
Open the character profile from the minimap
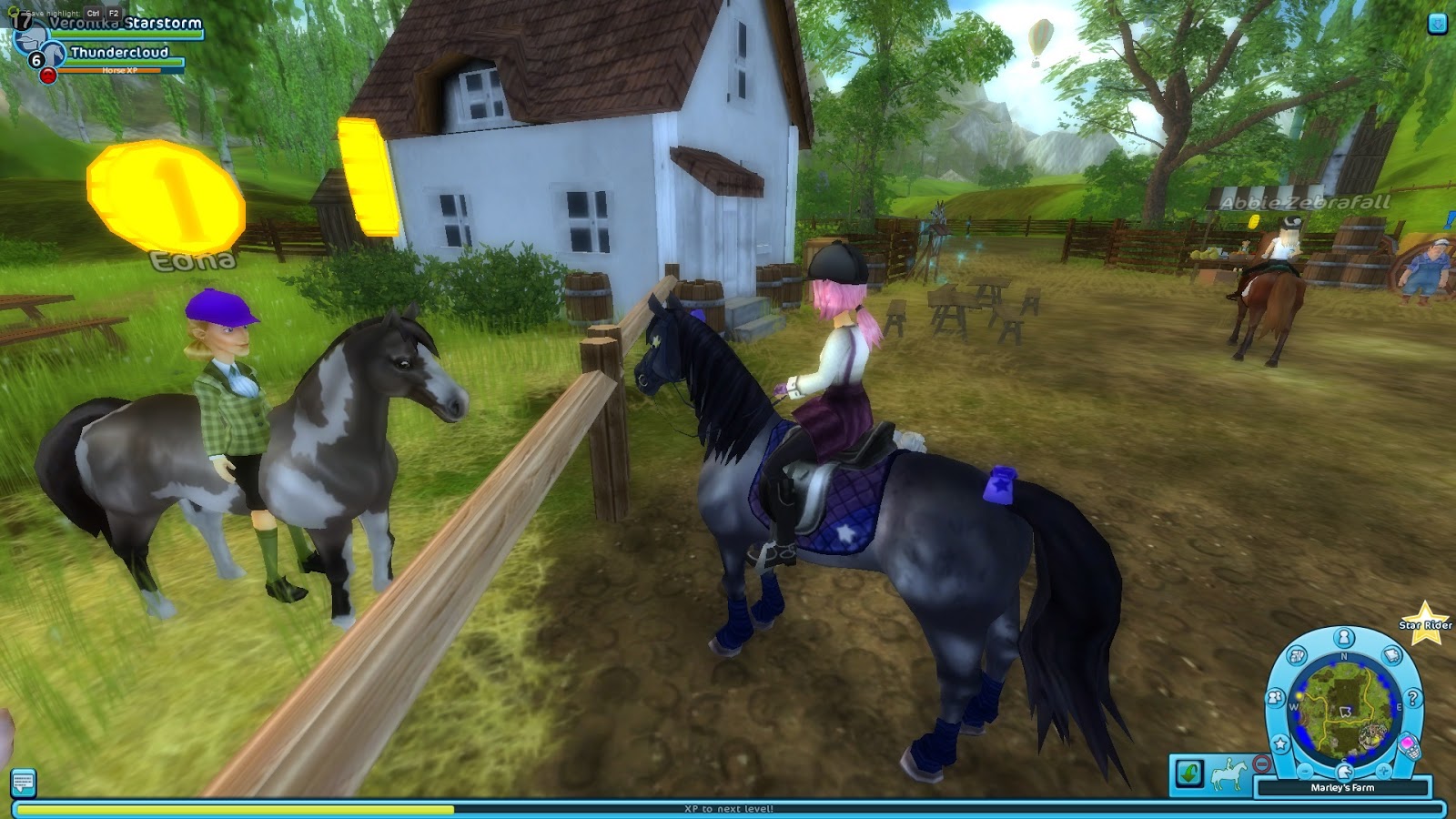coord(1342,635)
